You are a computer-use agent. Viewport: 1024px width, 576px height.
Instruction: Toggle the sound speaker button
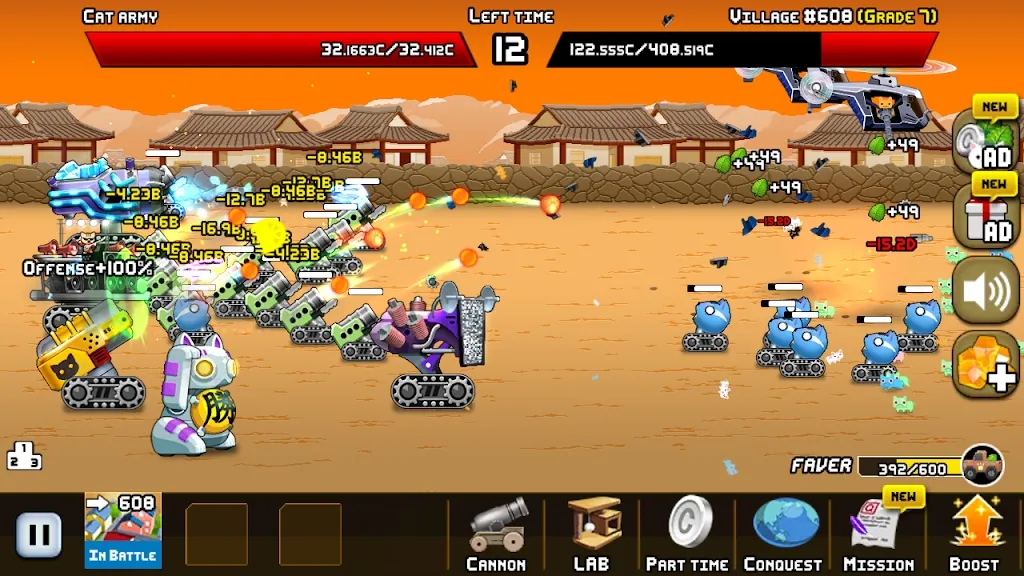click(x=984, y=292)
